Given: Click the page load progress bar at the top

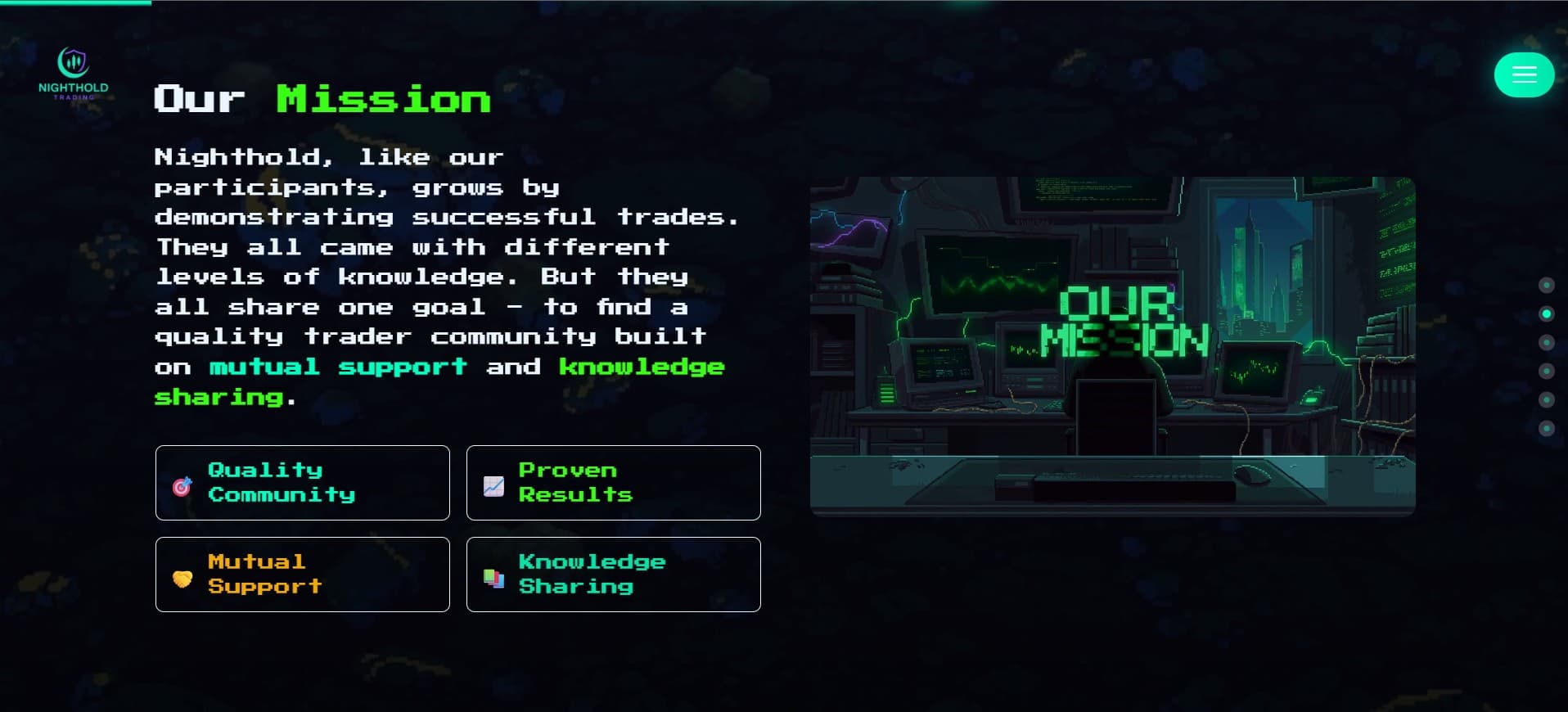Looking at the screenshot, I should click(74, 3).
